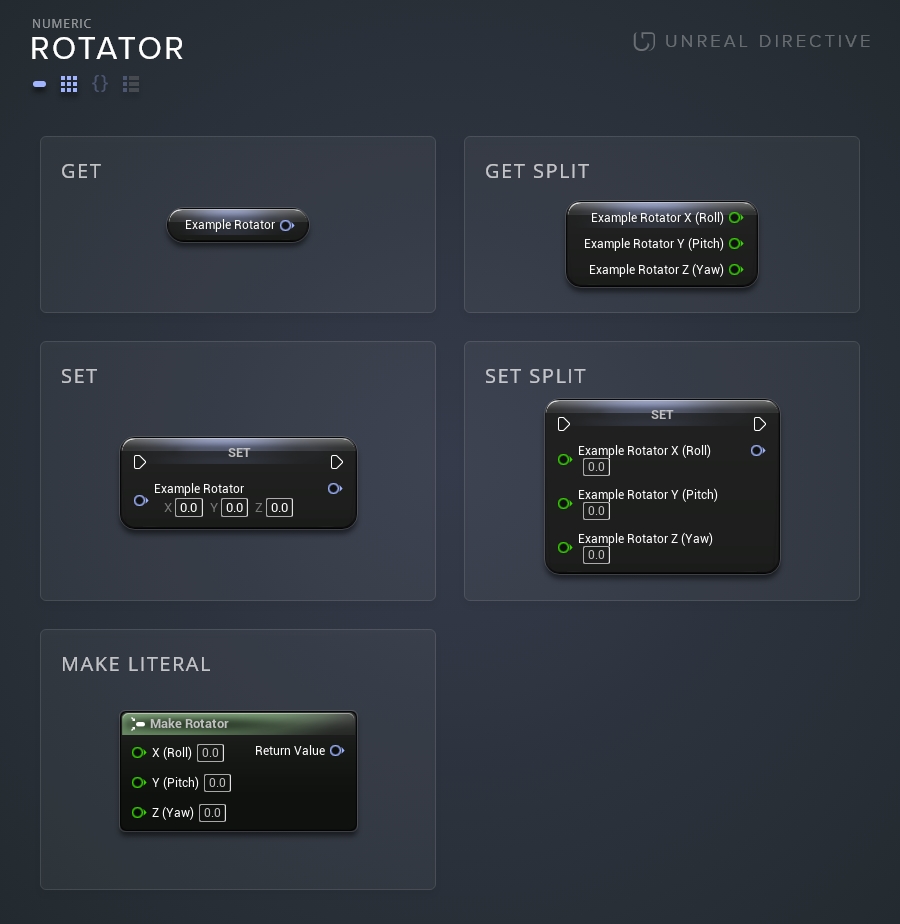Edit the Z (Yaw) field on Make Rotator

[x=212, y=813]
